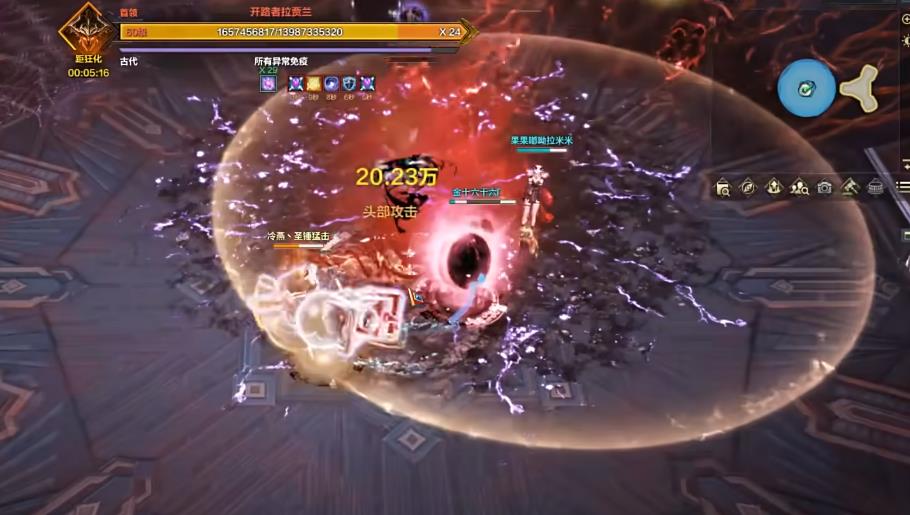Screen dimensions: 910x515
Task: Open the player search toolbar icon
Action: click(x=799, y=187)
